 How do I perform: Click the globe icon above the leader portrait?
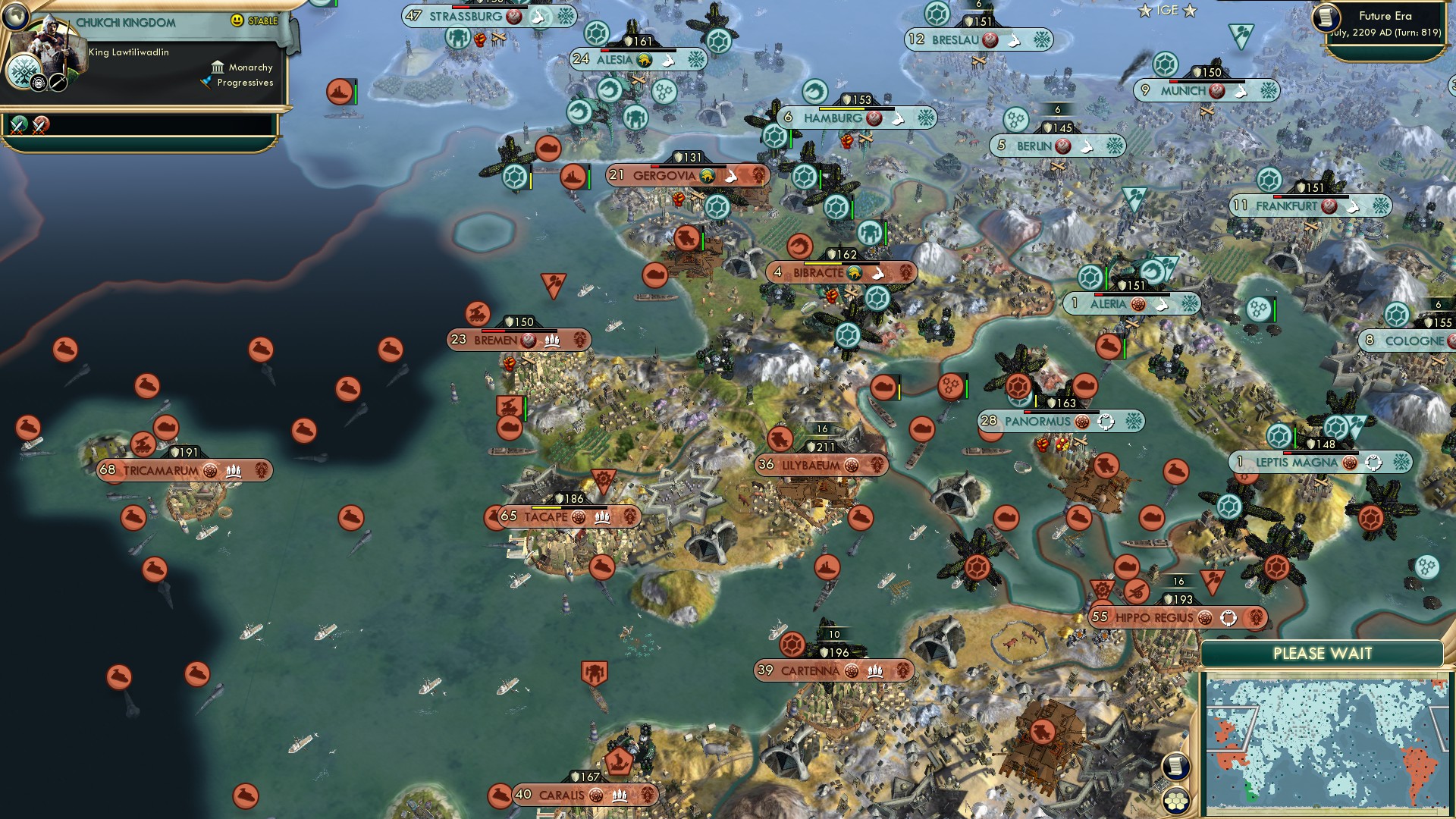(15, 17)
